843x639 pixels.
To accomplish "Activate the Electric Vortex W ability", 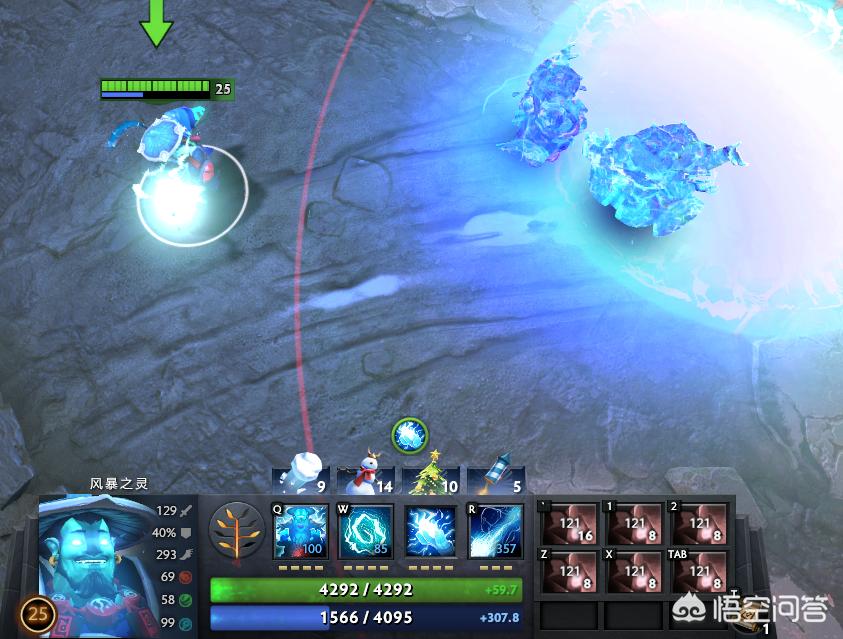I will [x=366, y=531].
